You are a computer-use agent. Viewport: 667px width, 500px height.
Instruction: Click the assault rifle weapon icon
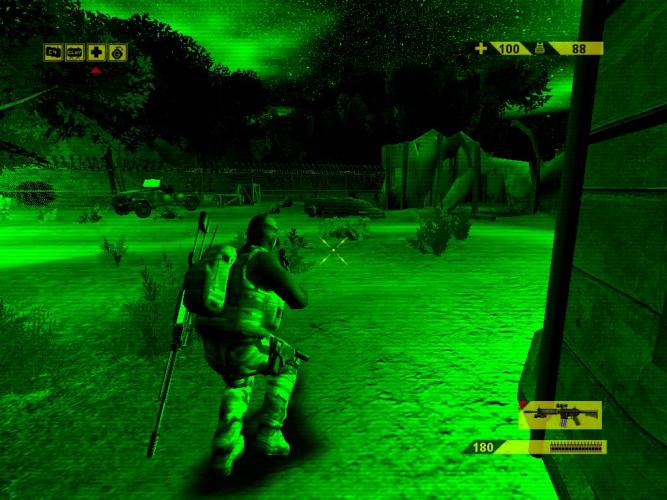point(561,414)
